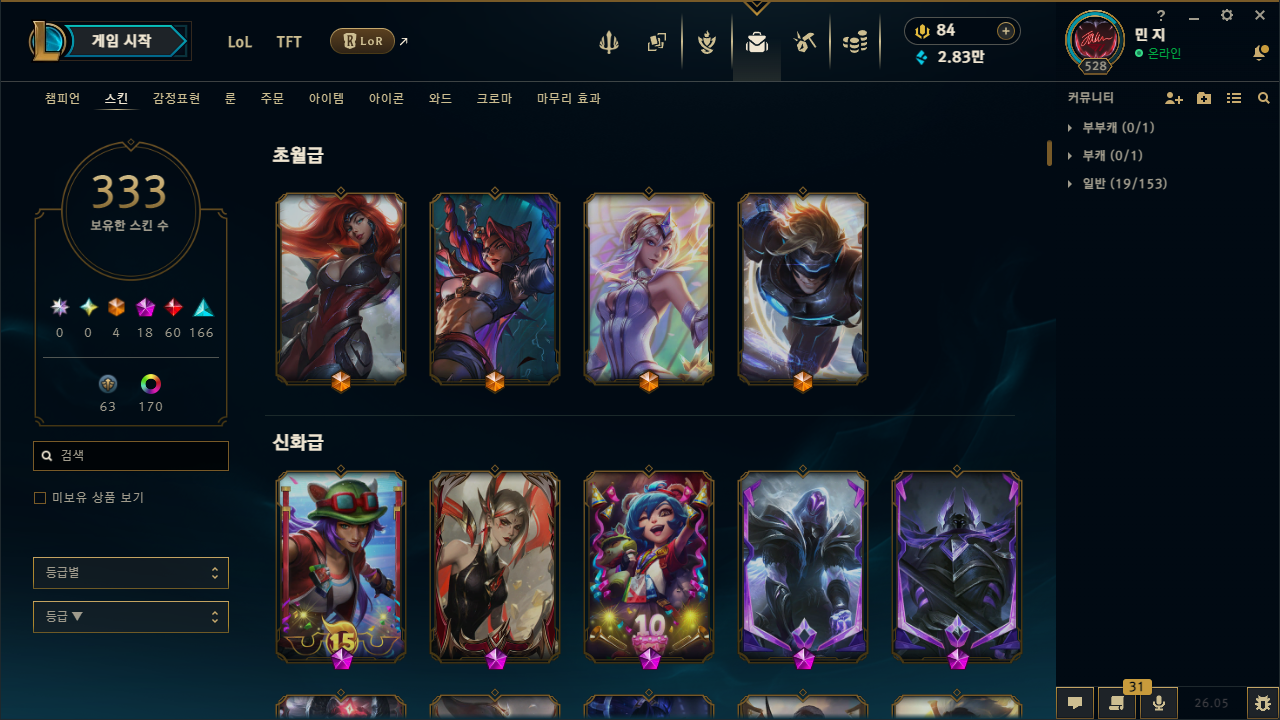The image size is (1280, 720).
Task: Open Clash via the trident icon
Action: pyautogui.click(x=609, y=41)
